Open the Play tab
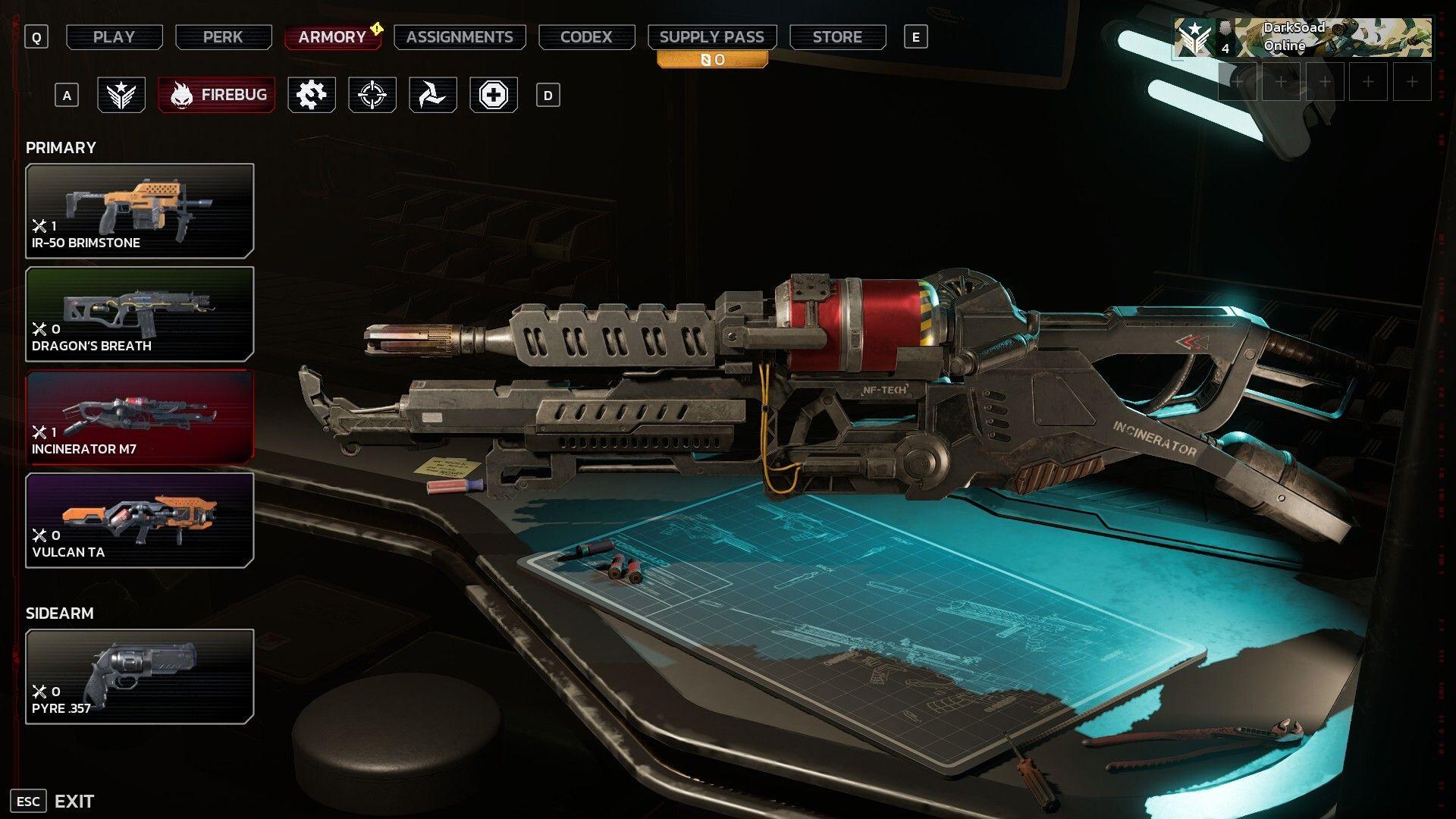The width and height of the screenshot is (1456, 819). click(x=114, y=37)
